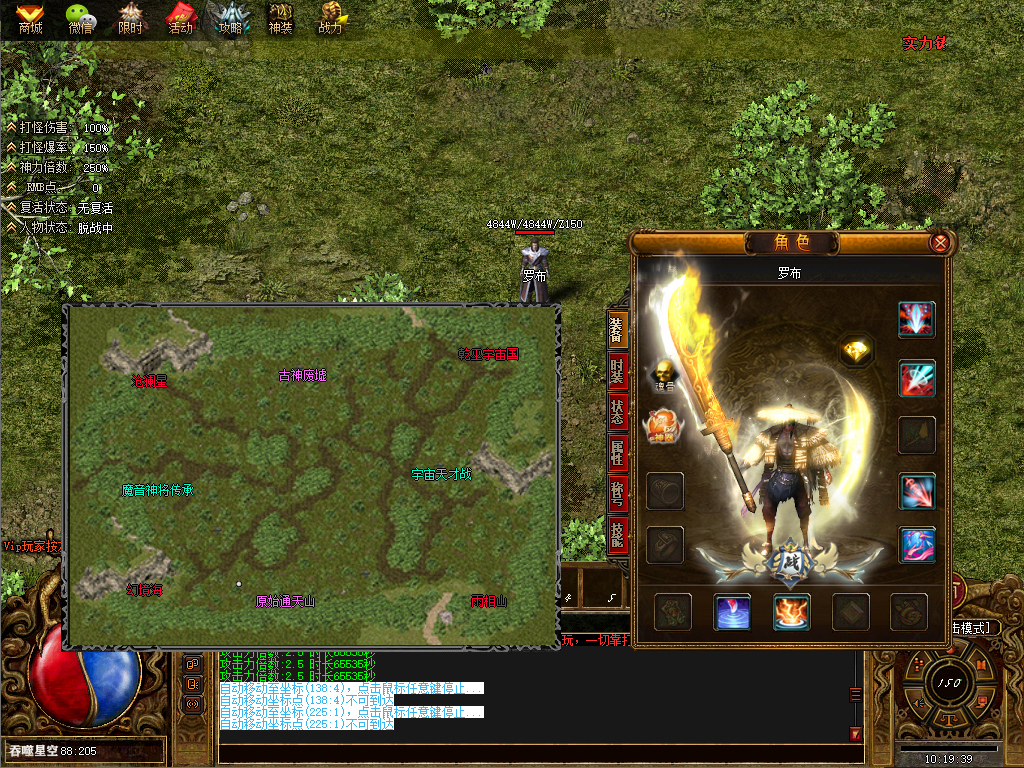Click the 宇宙天才战 map marker
Screen dimensions: 1024x768
click(441, 474)
